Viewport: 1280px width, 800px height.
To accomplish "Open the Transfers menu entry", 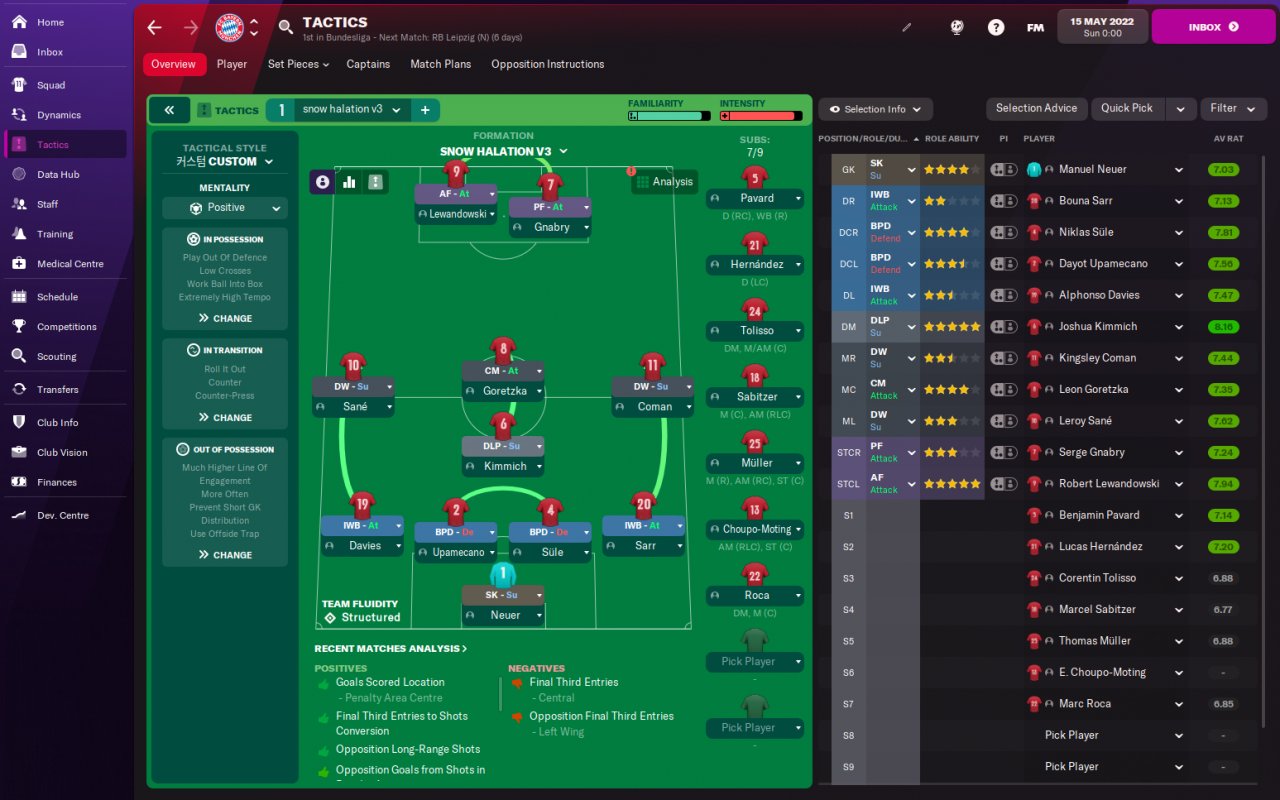I will pos(57,389).
